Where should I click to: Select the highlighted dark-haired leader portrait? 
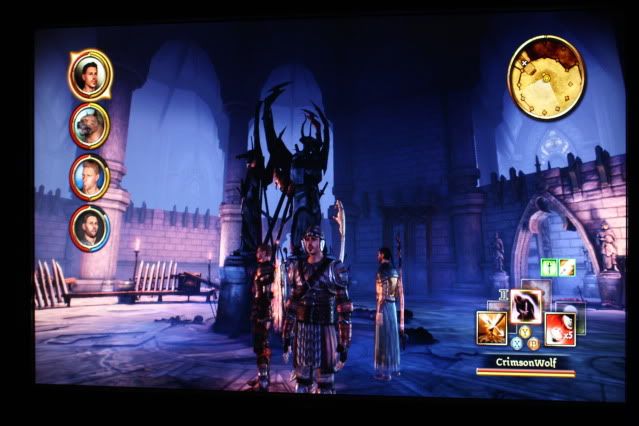pyautogui.click(x=90, y=74)
